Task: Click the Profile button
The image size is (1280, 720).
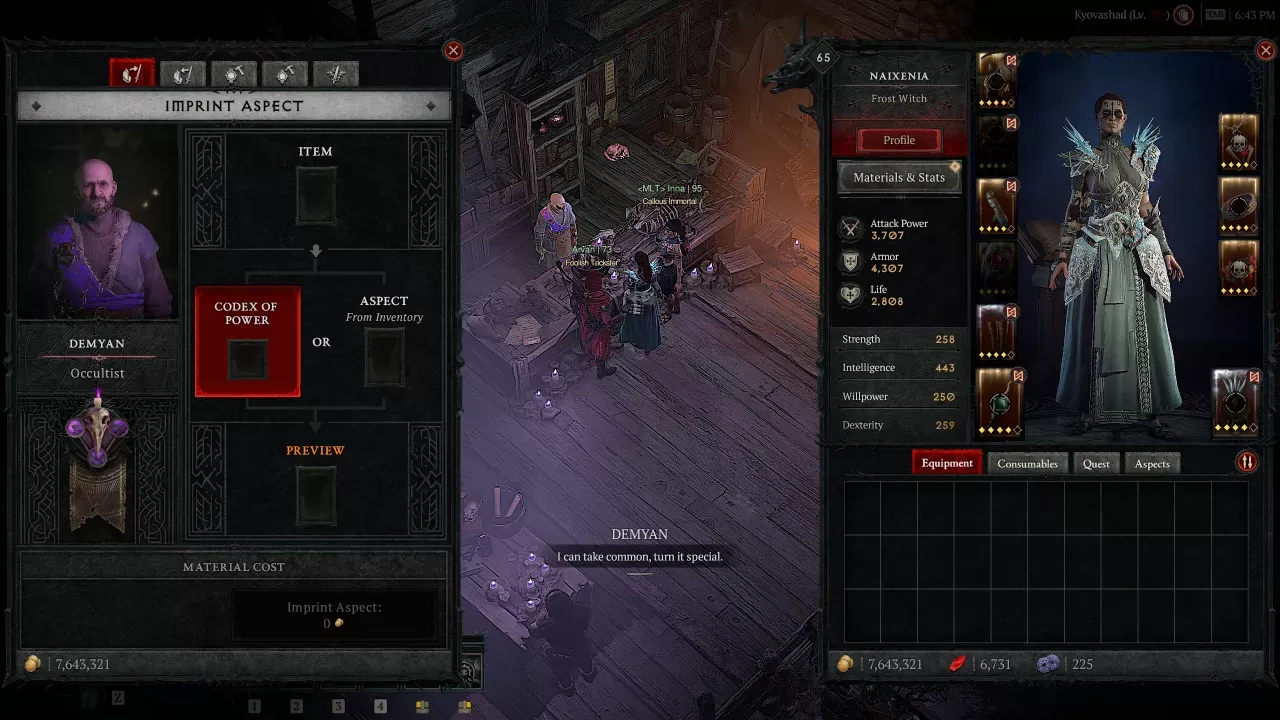Action: pos(898,140)
